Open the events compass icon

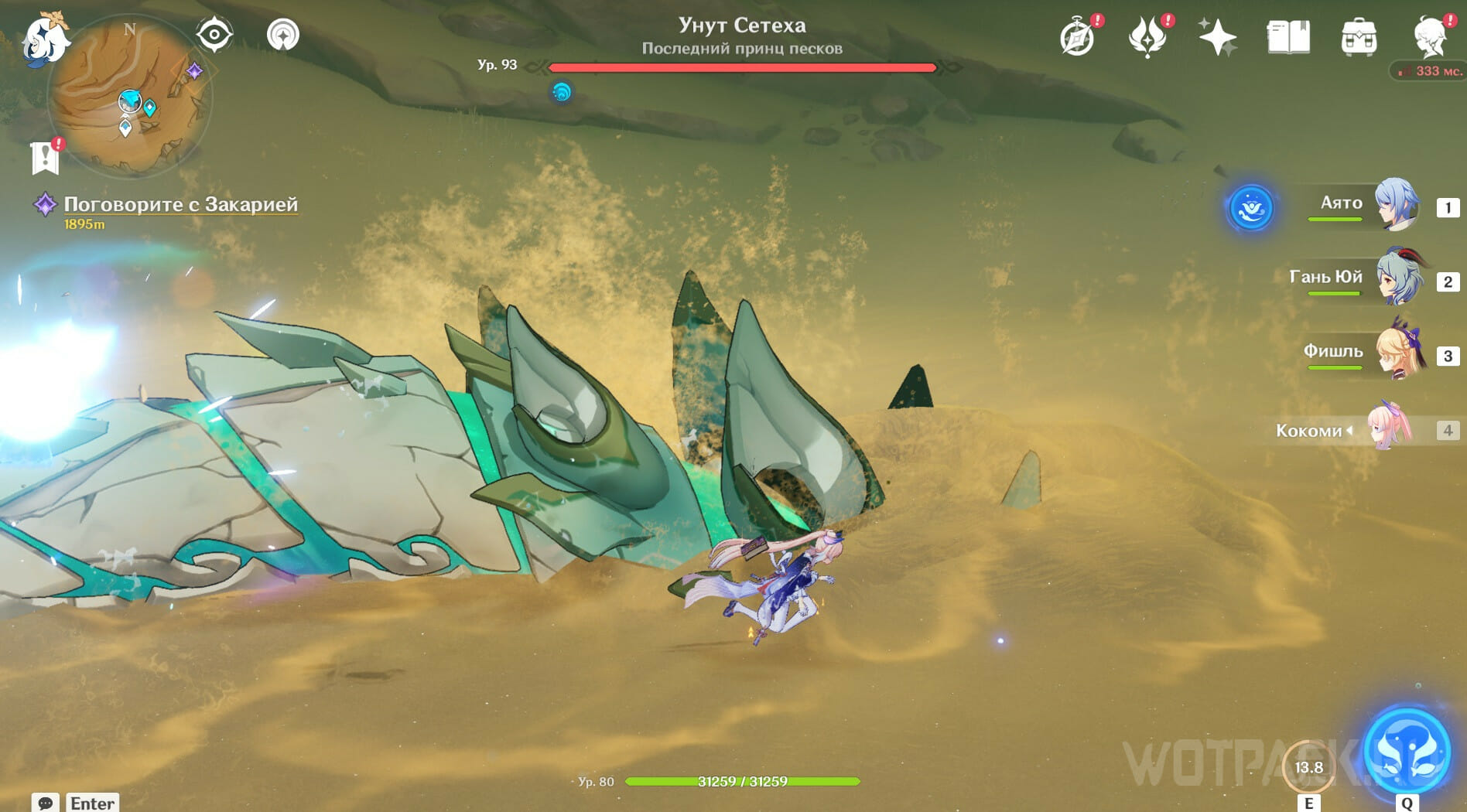tap(1077, 37)
